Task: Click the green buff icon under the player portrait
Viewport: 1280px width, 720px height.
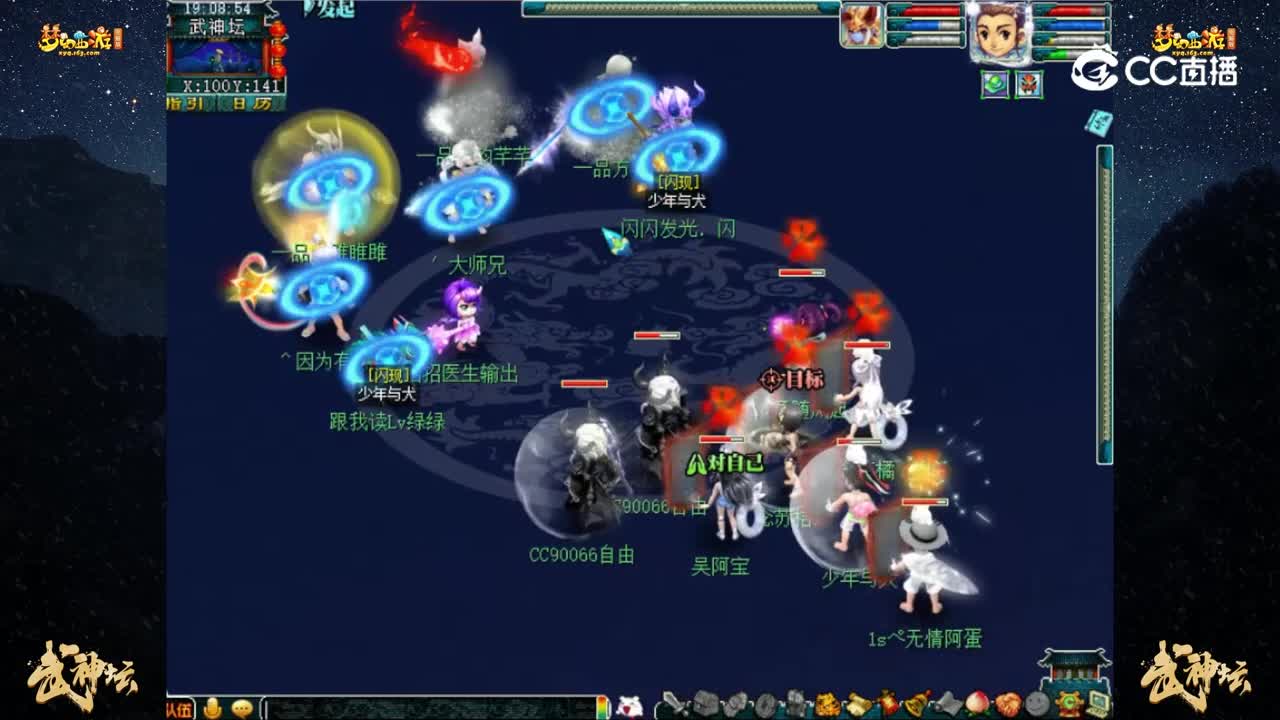Action: point(995,85)
